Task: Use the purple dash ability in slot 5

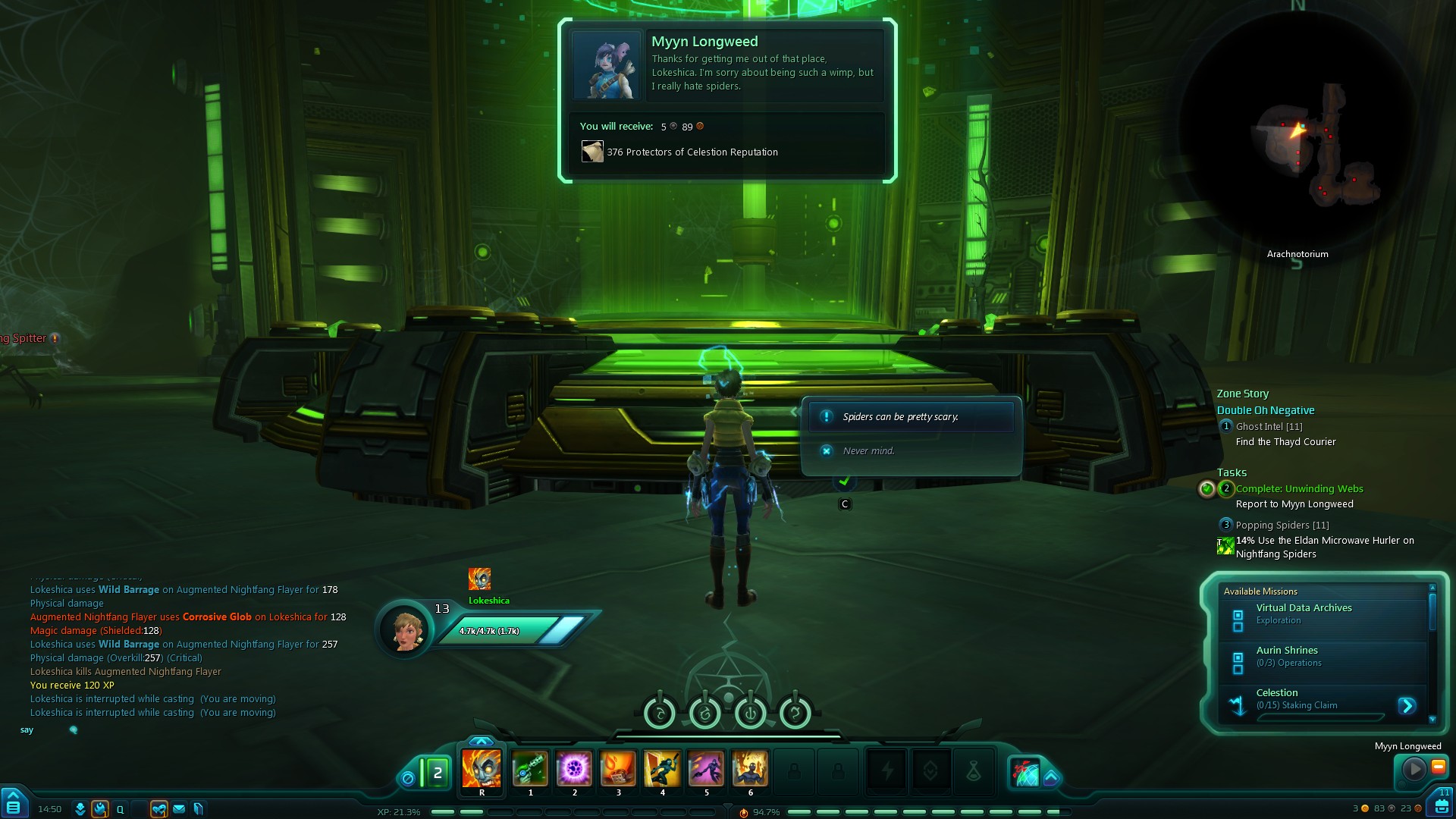Action: click(x=706, y=769)
